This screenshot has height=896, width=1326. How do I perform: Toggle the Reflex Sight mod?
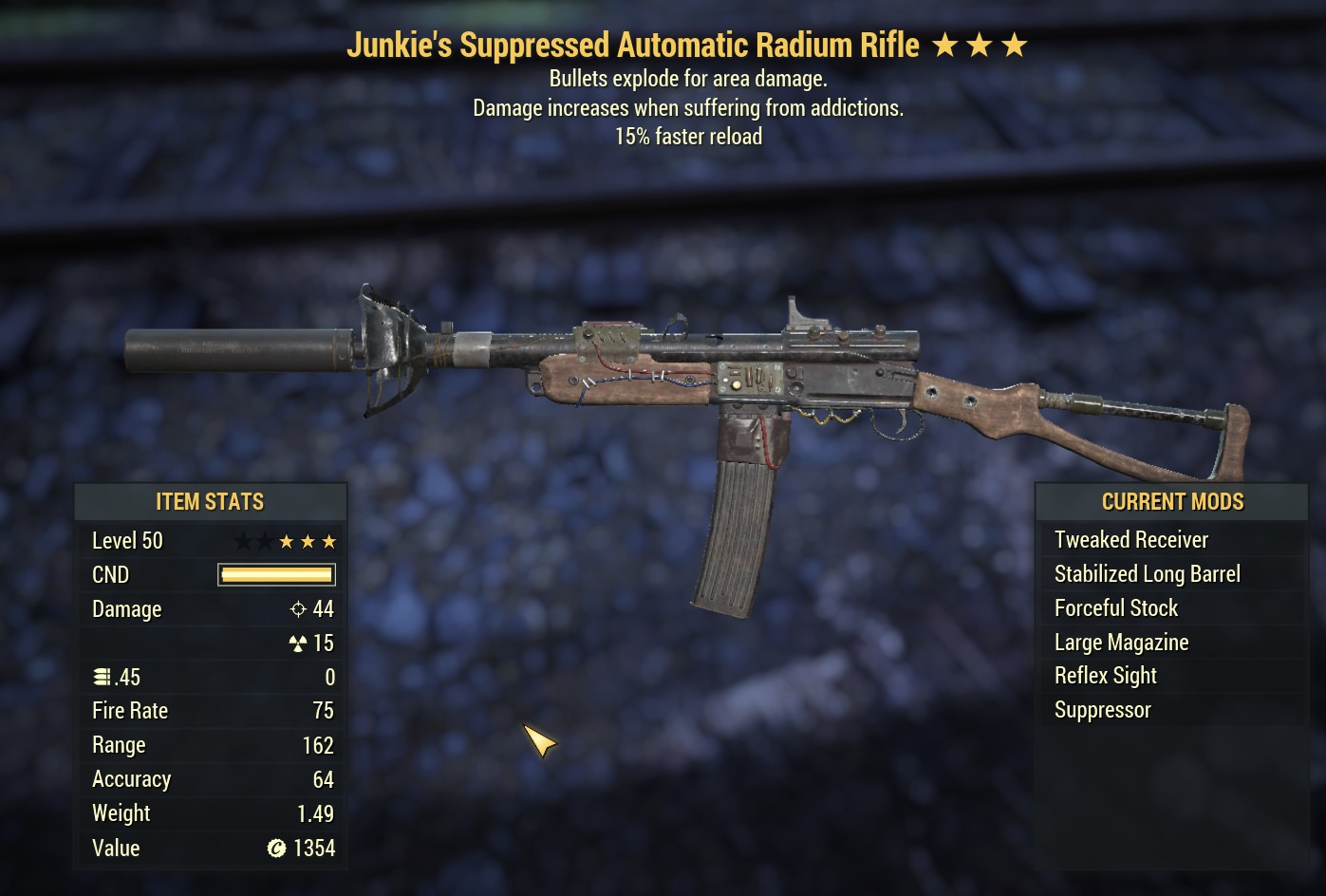click(1105, 675)
